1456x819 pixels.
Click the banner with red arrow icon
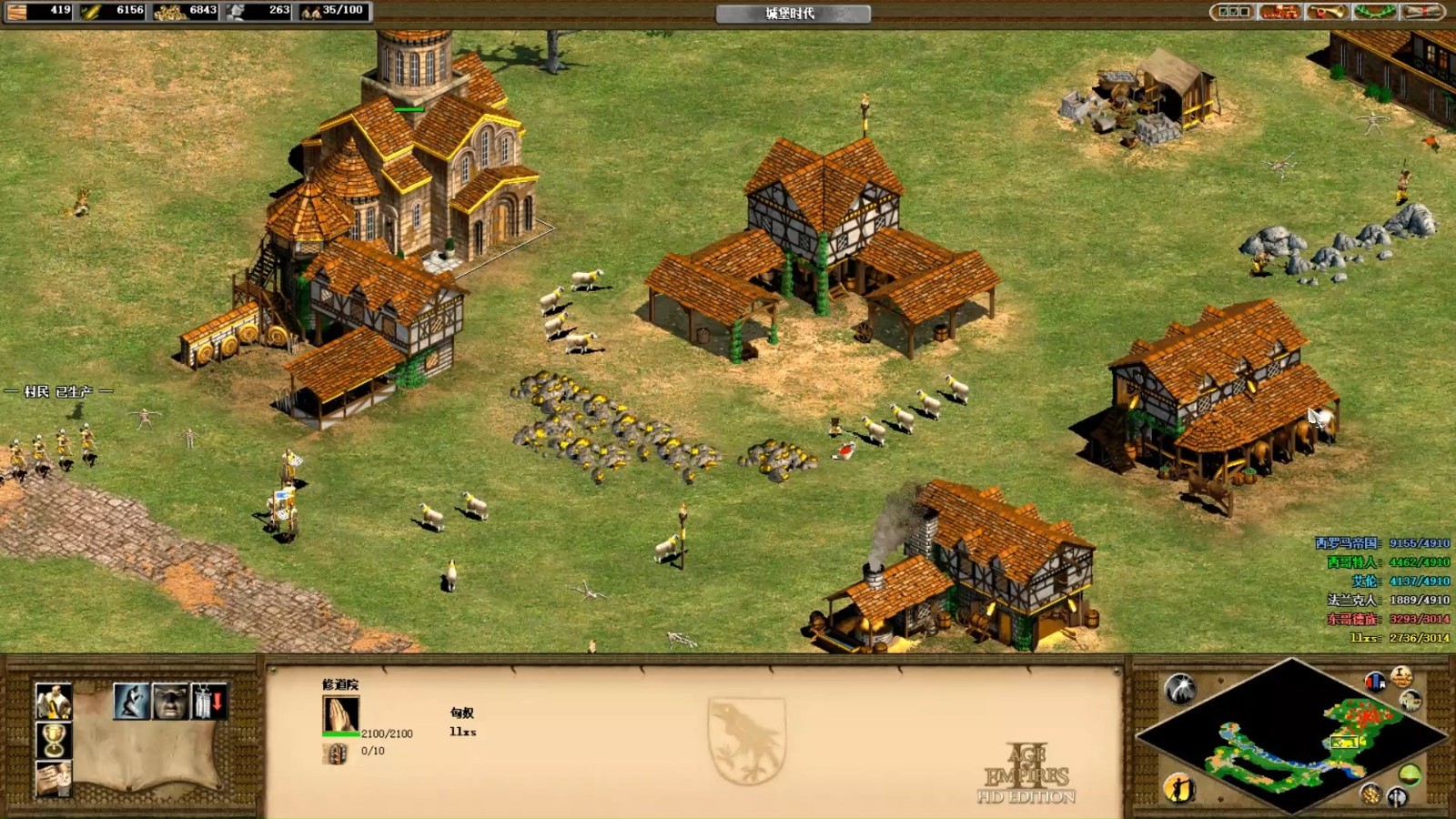(x=209, y=702)
